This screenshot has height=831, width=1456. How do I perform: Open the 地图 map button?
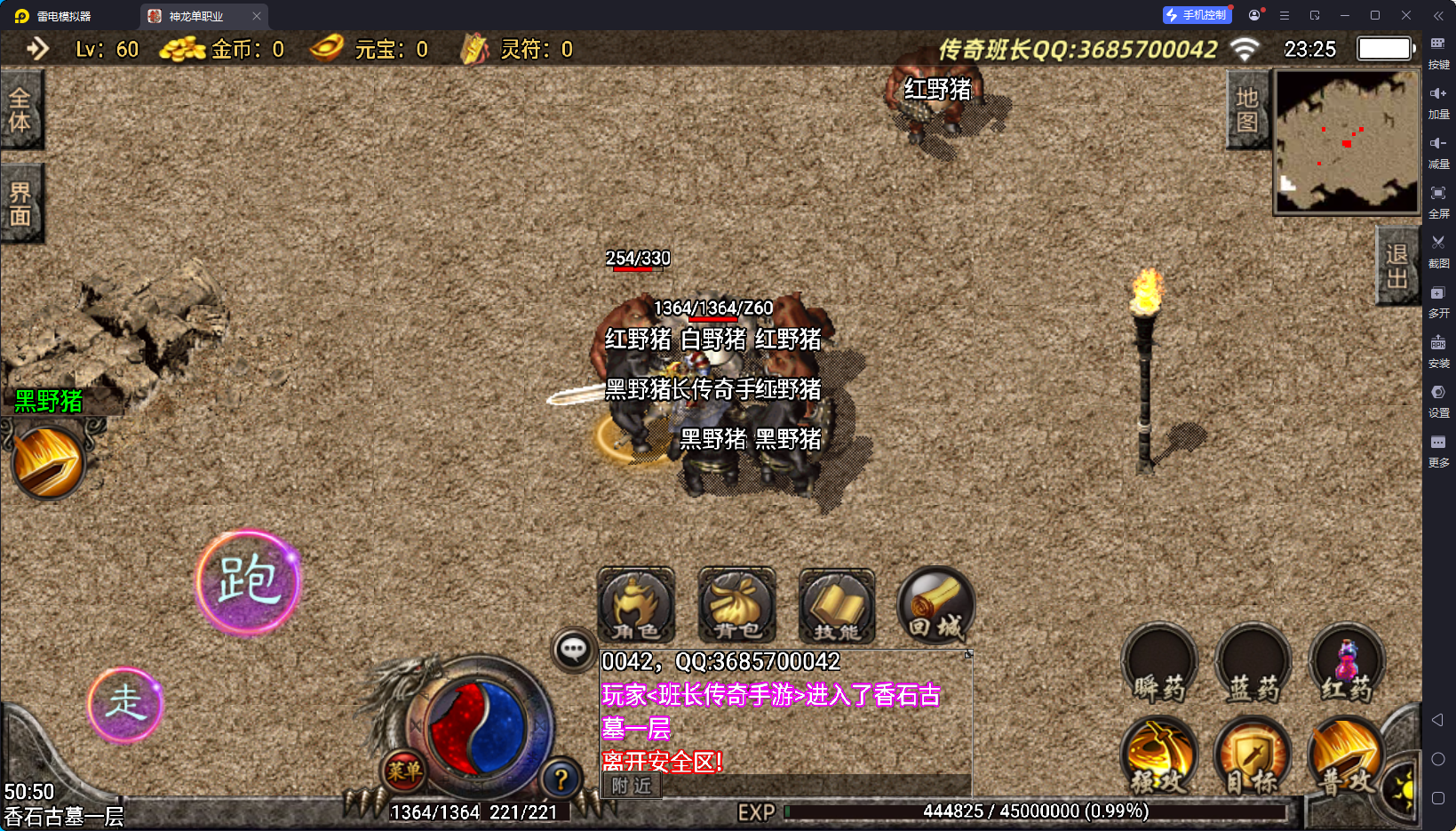(1246, 109)
